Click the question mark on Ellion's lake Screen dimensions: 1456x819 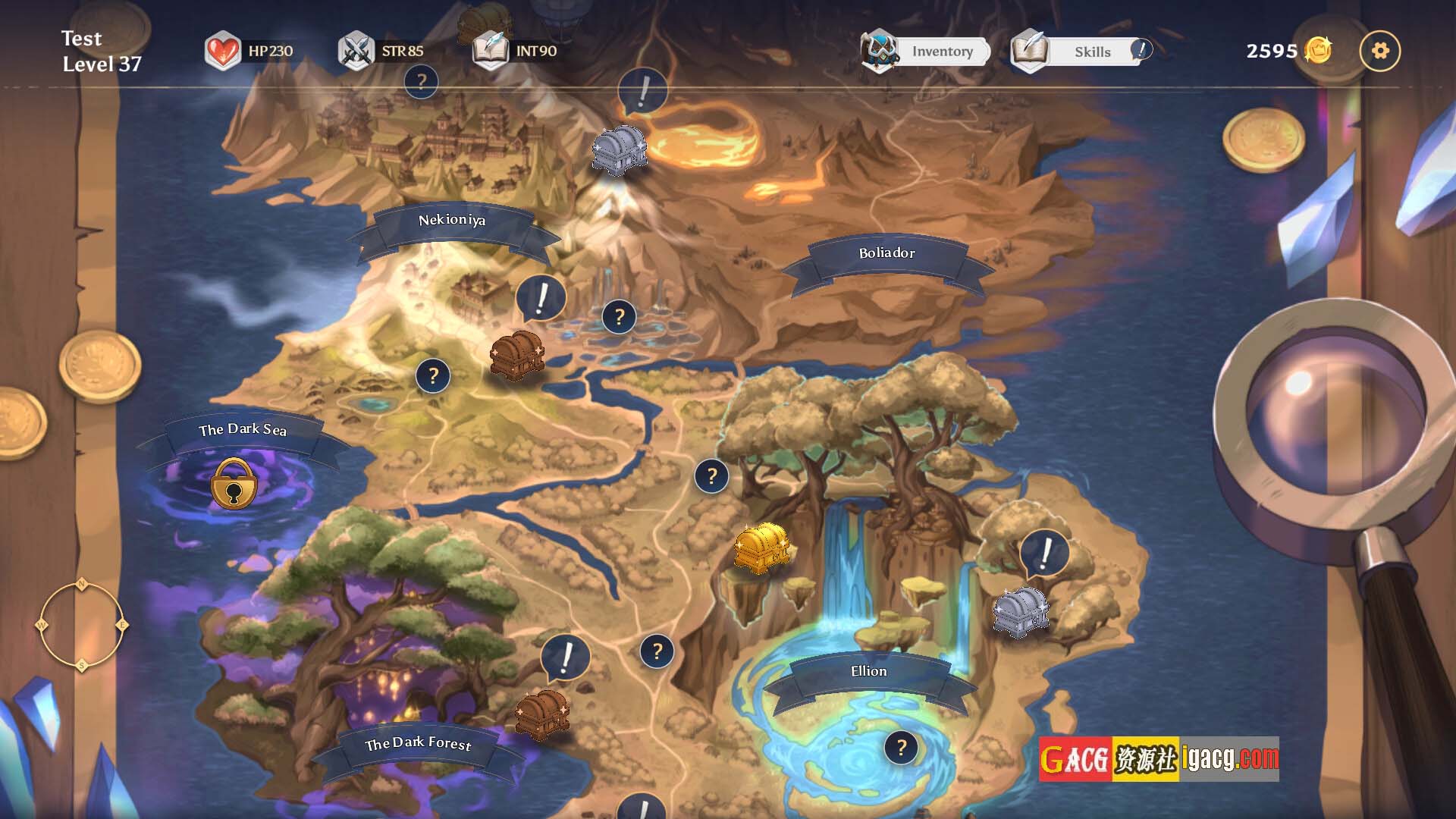pos(901,748)
